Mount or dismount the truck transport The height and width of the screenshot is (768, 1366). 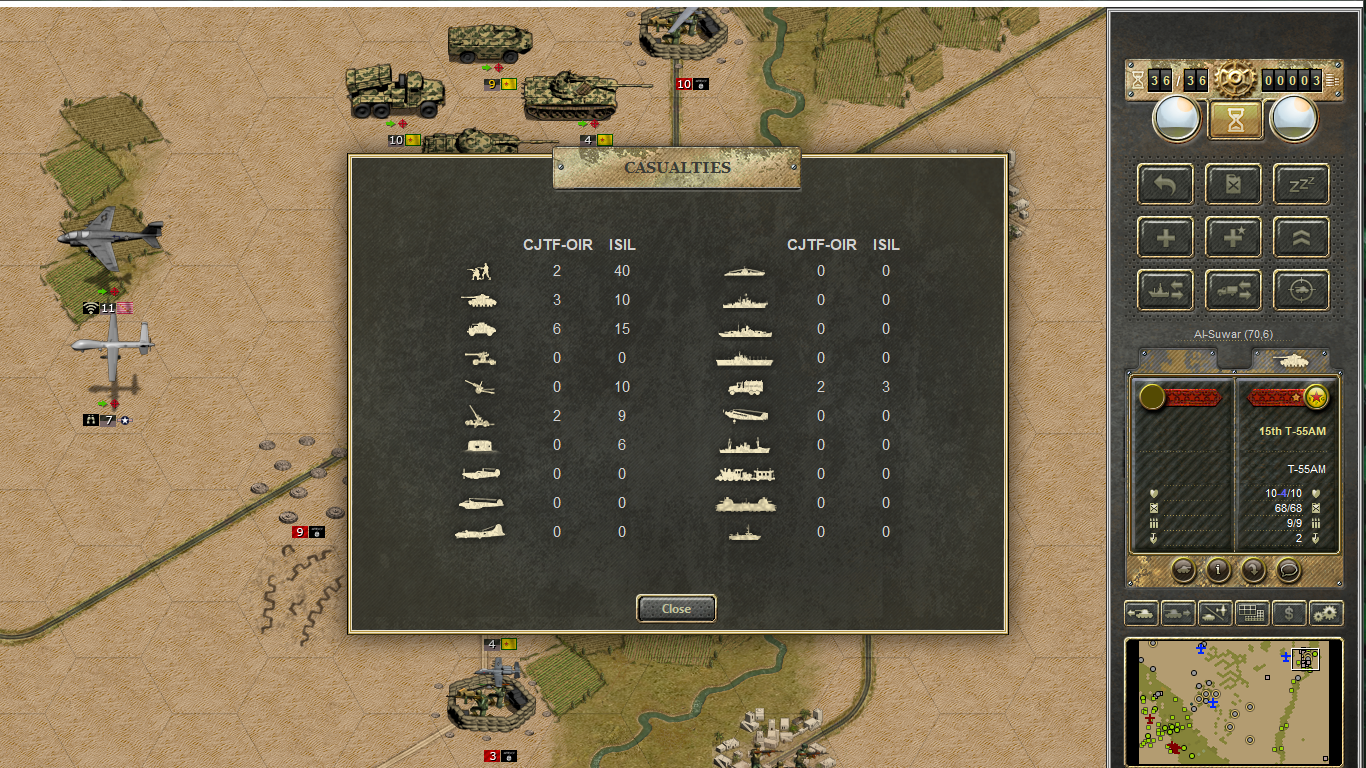[x=1233, y=290]
